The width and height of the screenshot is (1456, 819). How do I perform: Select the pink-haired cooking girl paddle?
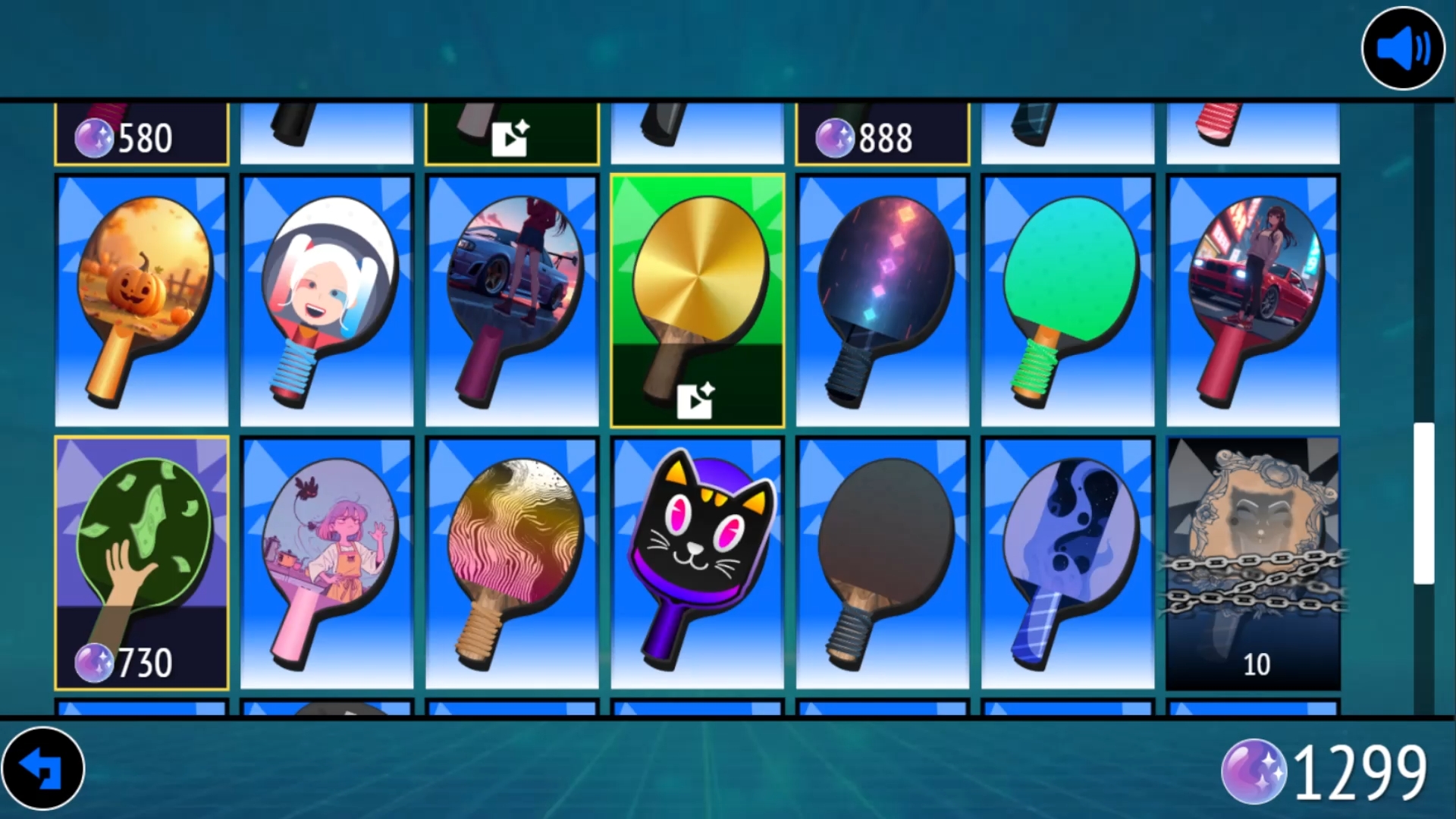327,563
